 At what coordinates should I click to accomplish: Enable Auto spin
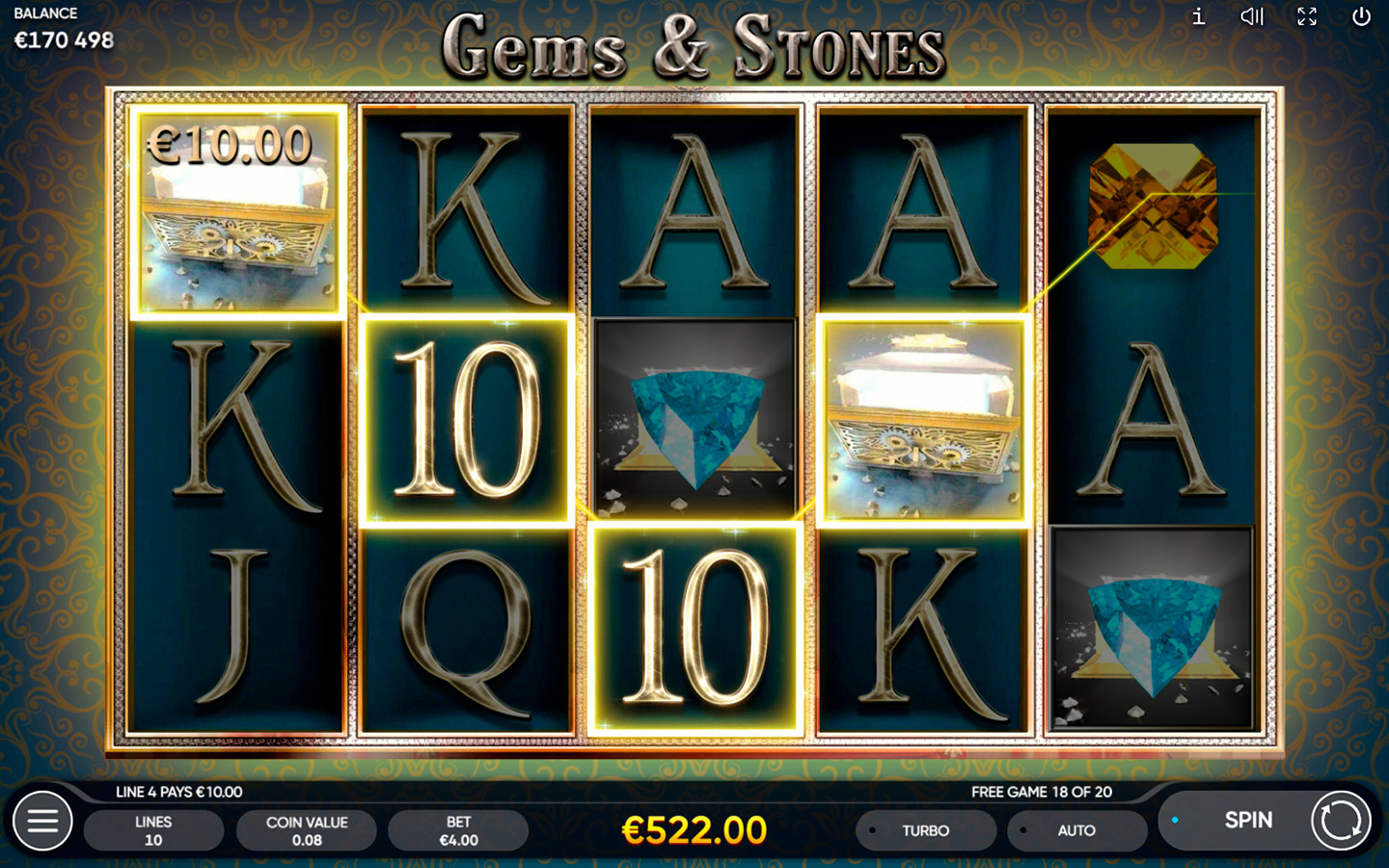[x=1076, y=830]
